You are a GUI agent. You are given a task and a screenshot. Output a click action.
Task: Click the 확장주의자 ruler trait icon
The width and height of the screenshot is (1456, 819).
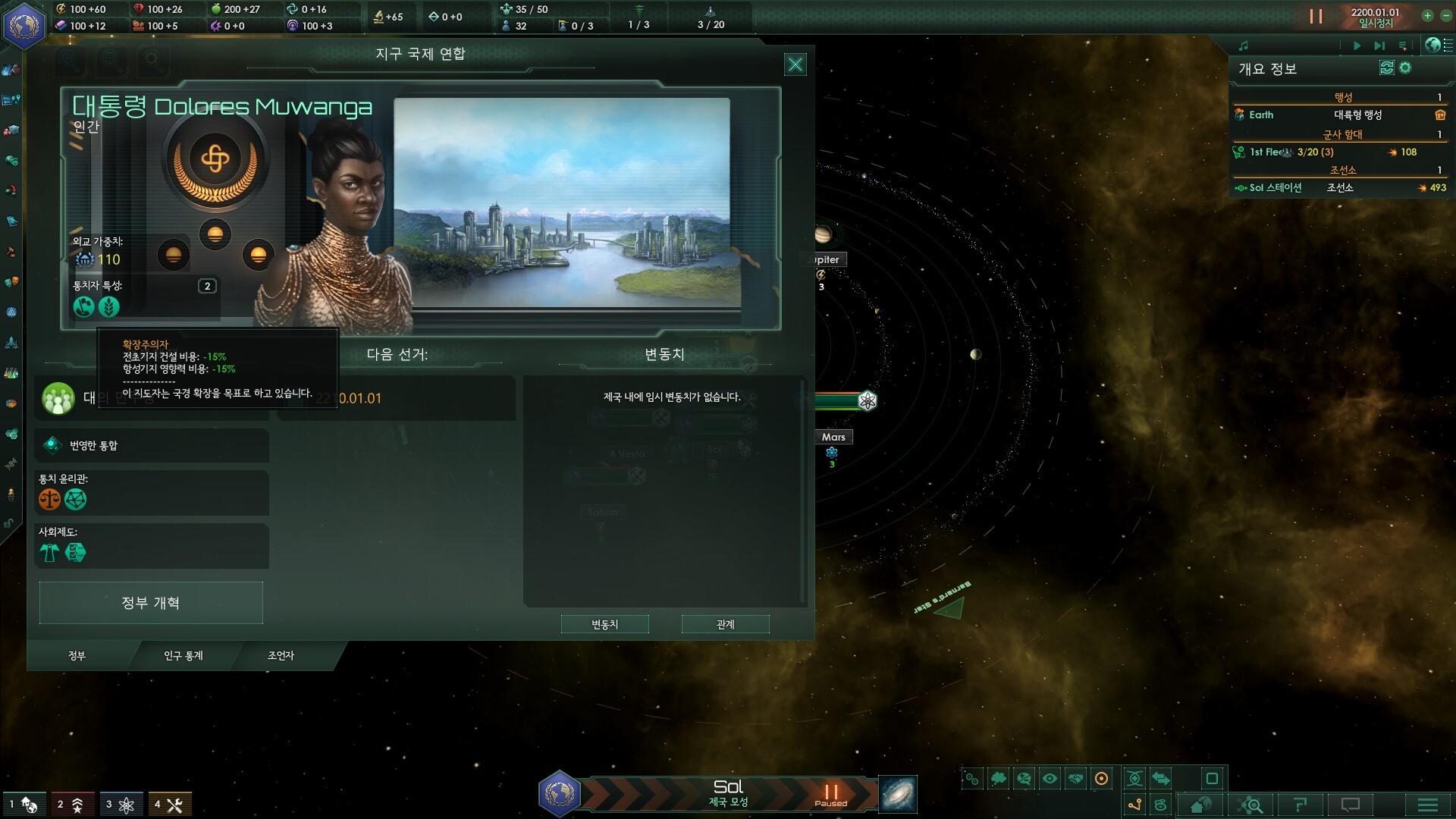[84, 307]
